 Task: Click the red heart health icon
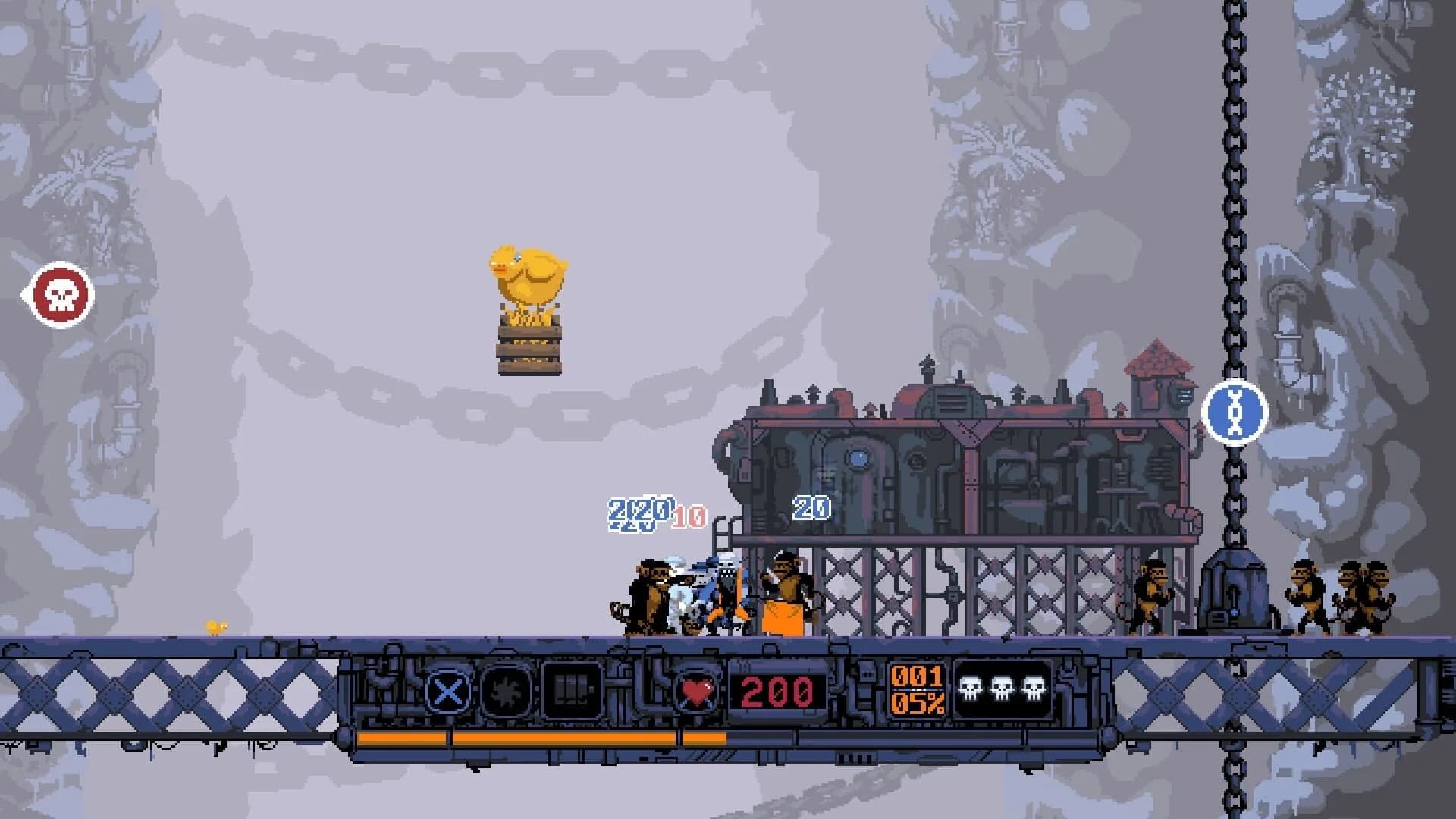tap(697, 691)
